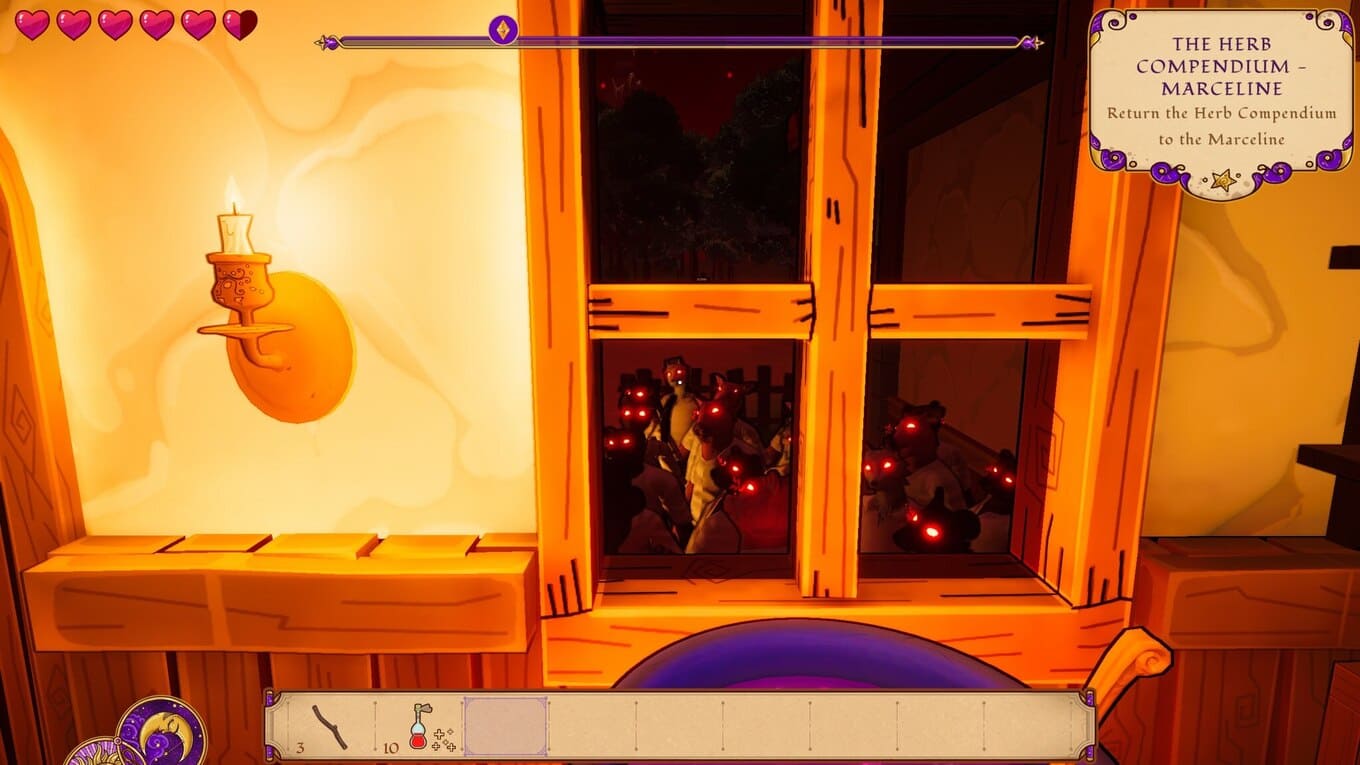Viewport: 1360px width, 765px height.
Task: Select the red healing potion slot
Action: pyautogui.click(x=420, y=727)
